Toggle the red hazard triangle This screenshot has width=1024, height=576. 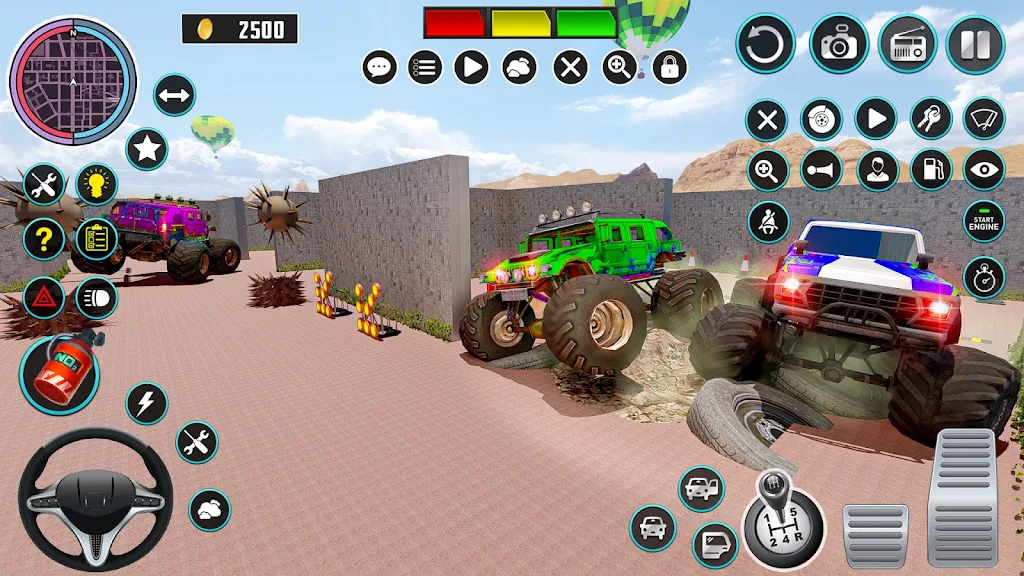[x=44, y=297]
